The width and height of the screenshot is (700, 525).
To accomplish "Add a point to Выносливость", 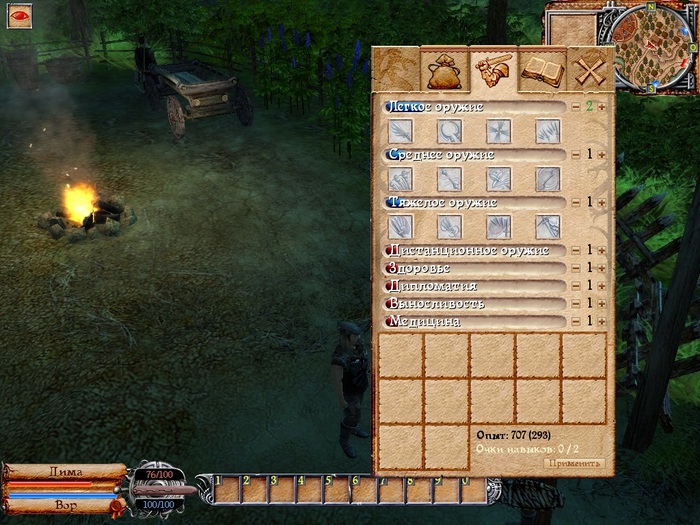I will point(602,303).
